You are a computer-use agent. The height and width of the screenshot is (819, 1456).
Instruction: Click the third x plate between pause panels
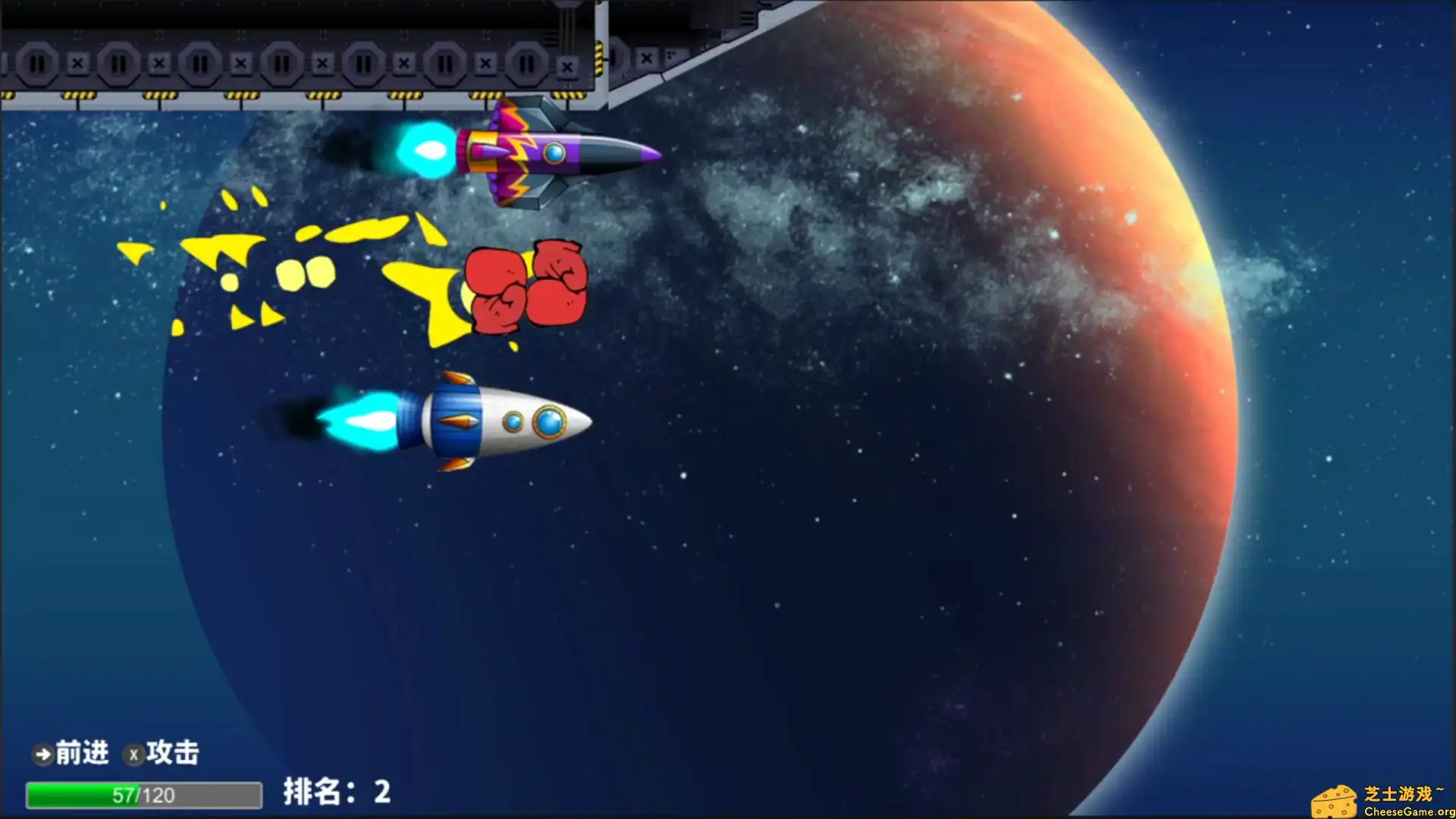click(241, 64)
